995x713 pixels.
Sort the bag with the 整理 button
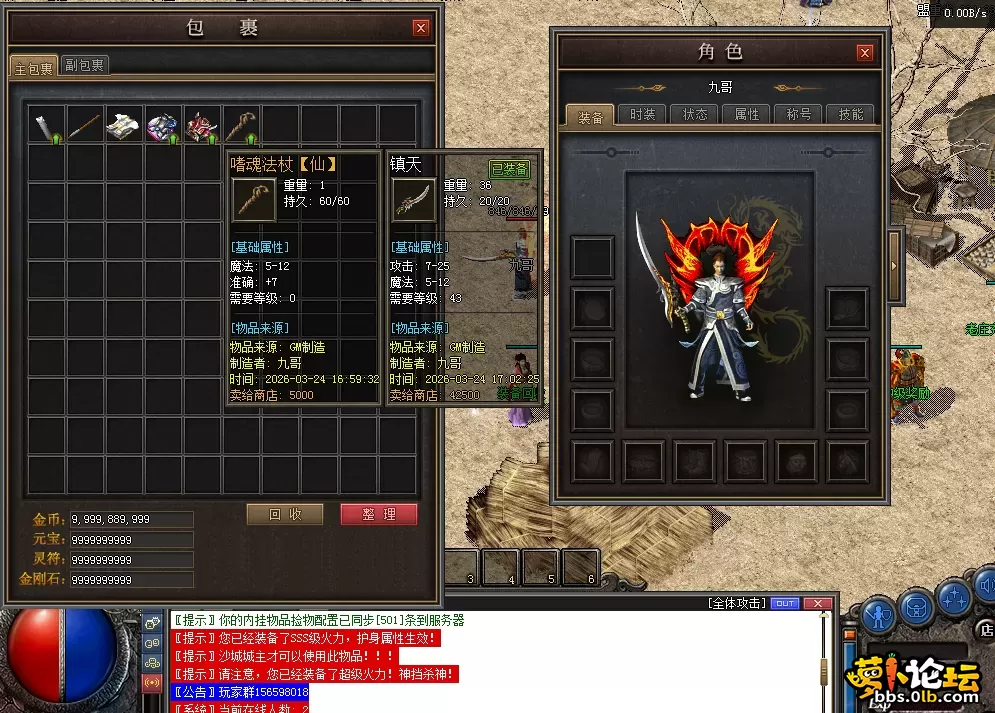click(378, 514)
